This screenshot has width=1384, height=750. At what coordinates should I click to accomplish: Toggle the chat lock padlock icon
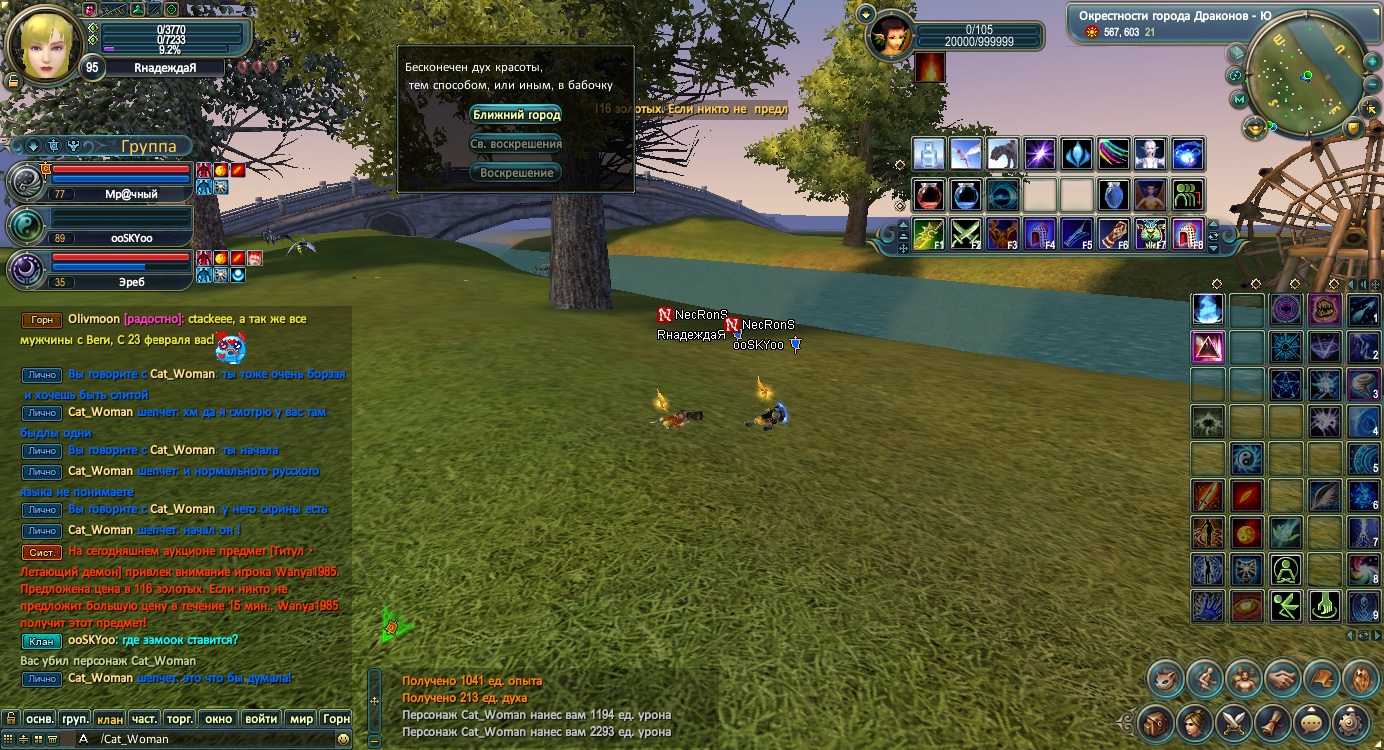pos(9,719)
